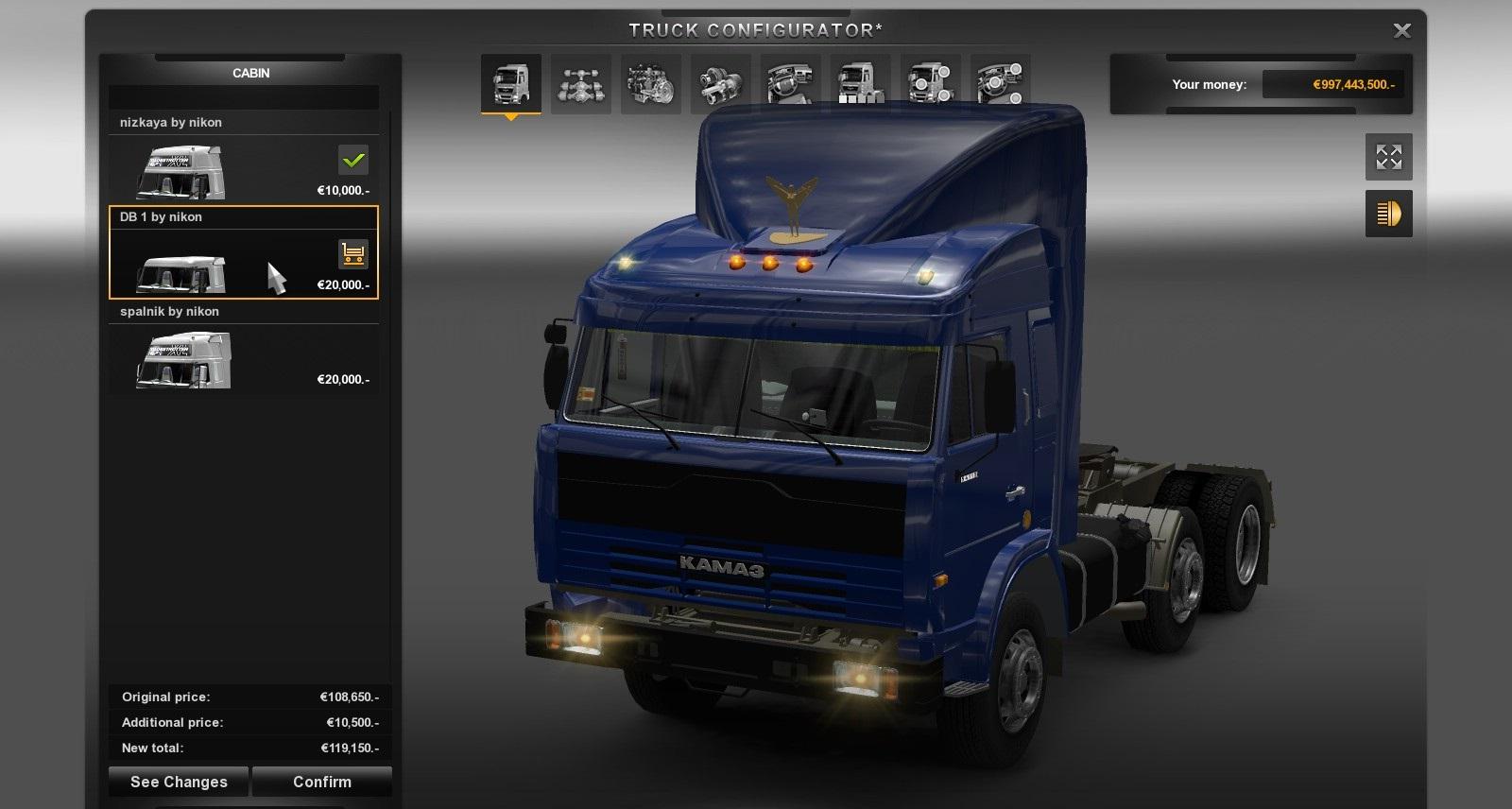1512x809 pixels.
Task: Open the See Changes summary
Action: [179, 782]
